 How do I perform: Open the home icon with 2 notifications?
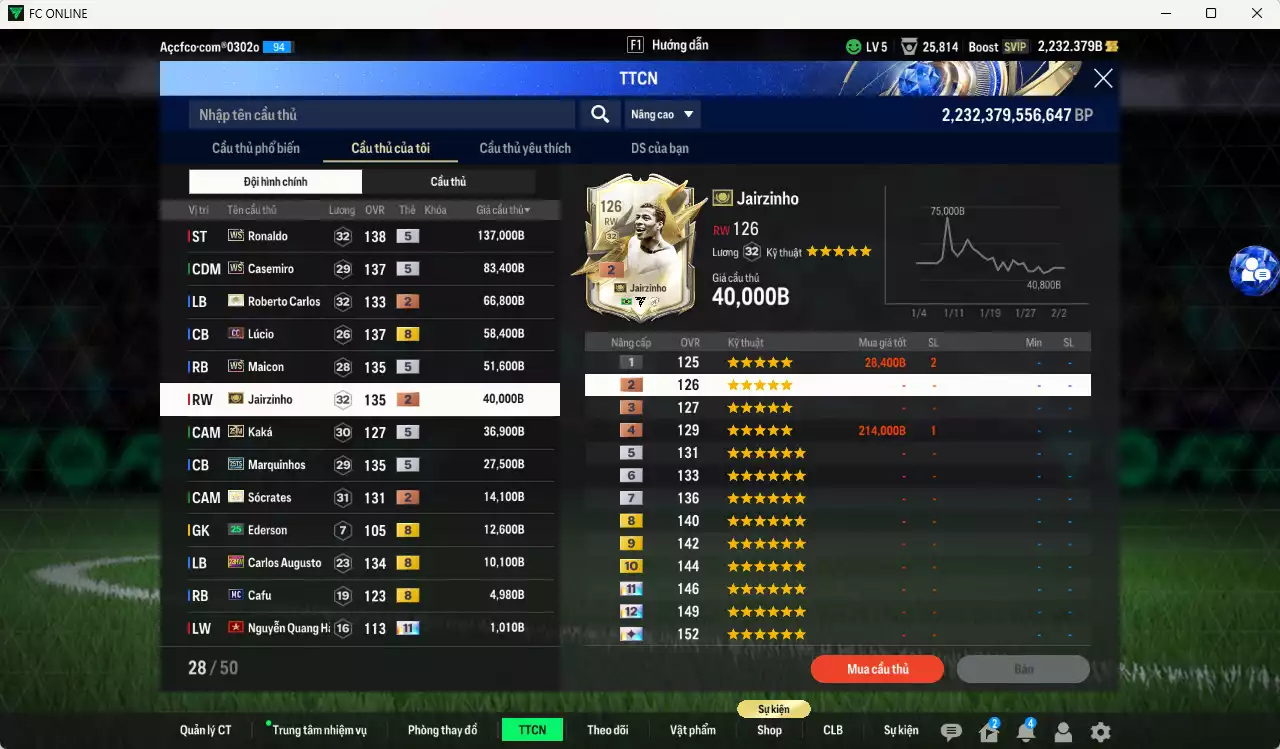989,731
